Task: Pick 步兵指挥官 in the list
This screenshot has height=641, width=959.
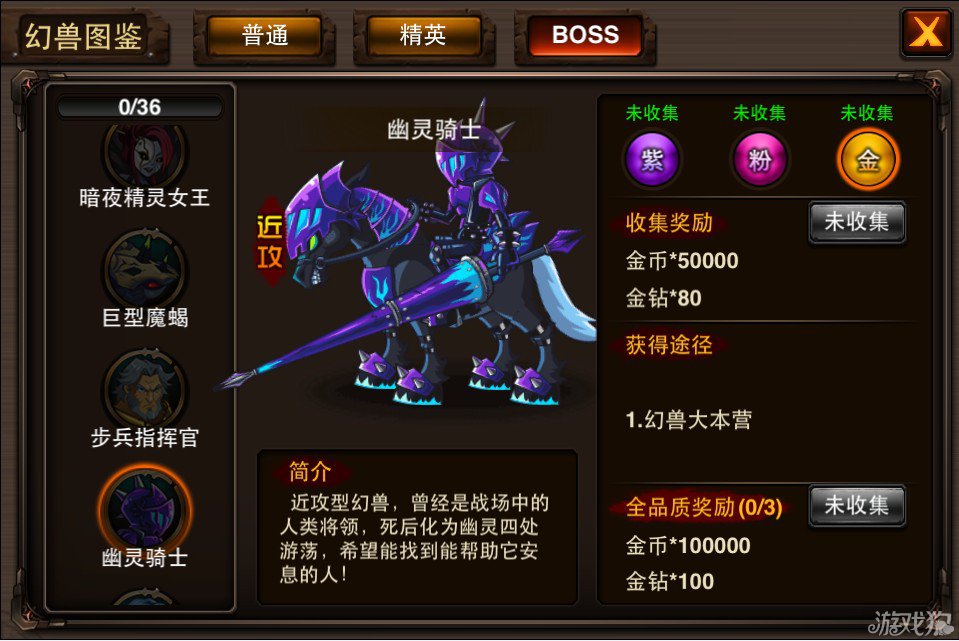Action: pos(144,387)
